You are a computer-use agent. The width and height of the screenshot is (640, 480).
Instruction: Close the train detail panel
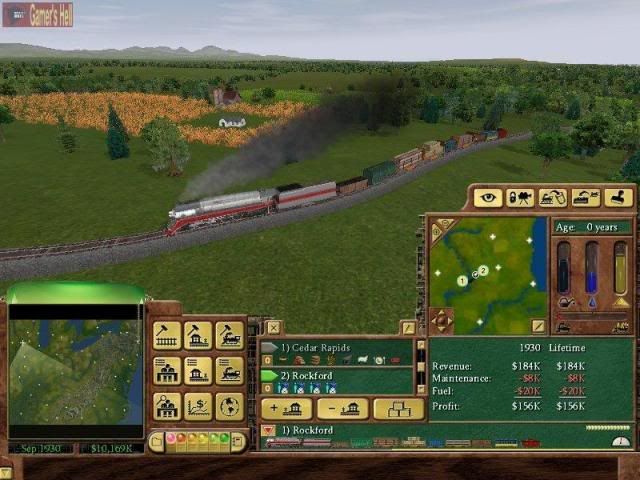click(273, 327)
